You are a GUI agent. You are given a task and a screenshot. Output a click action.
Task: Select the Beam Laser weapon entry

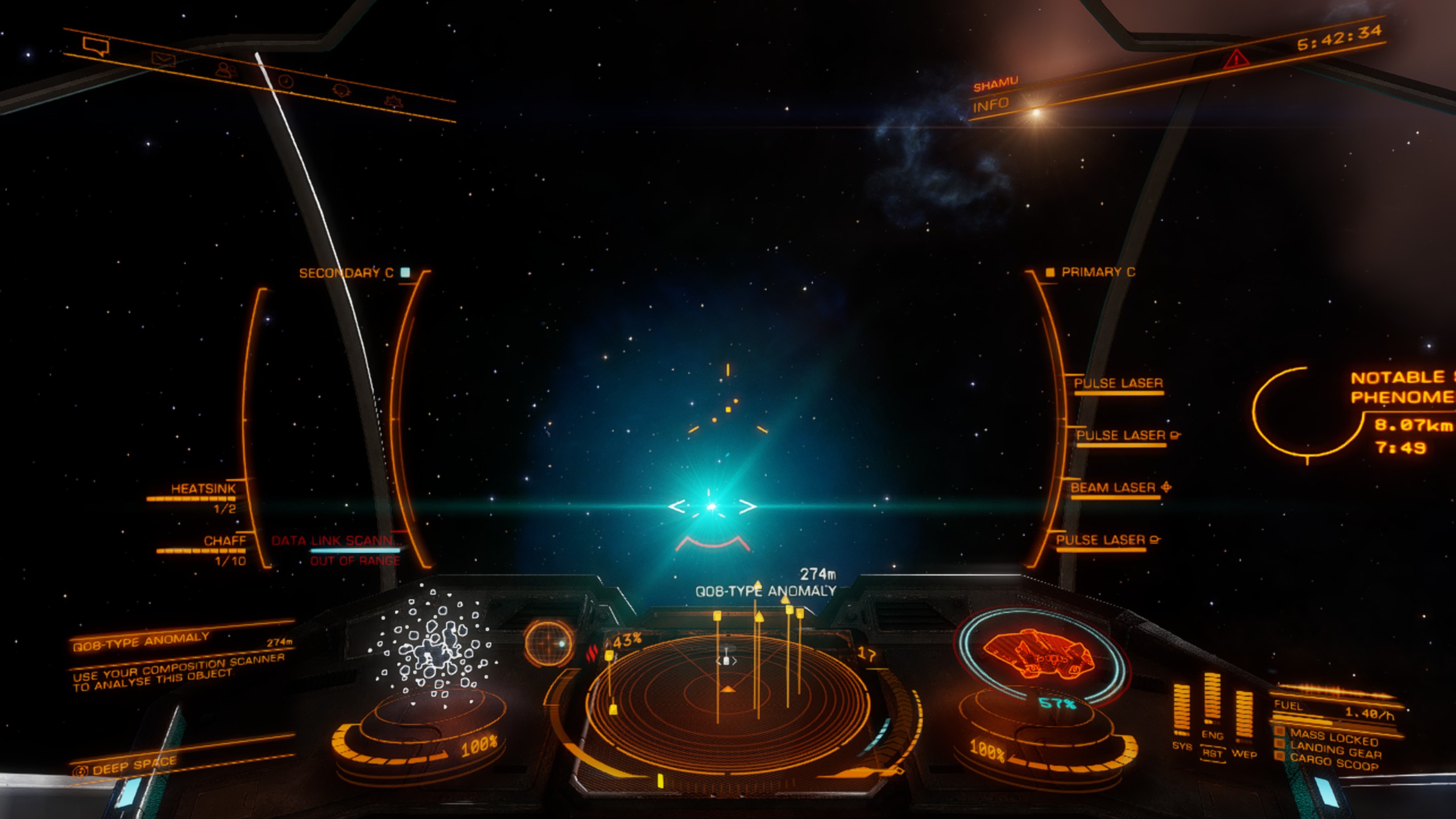point(1114,488)
